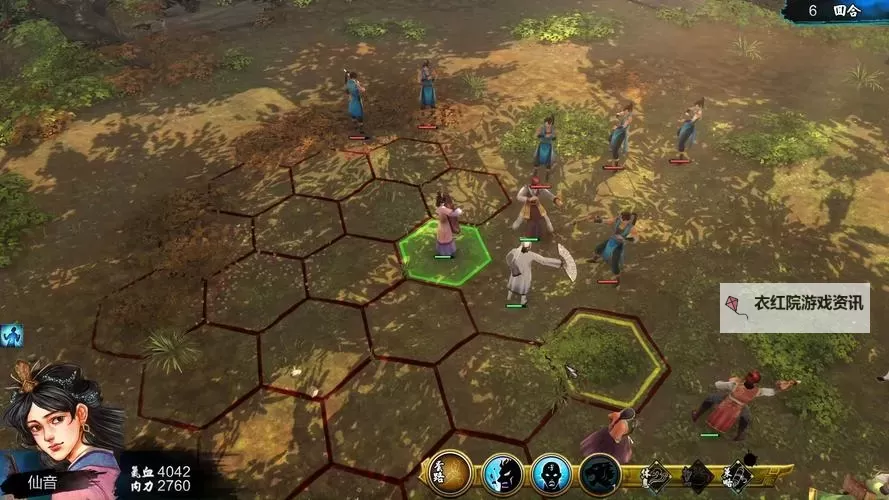The width and height of the screenshot is (889, 500).
Task: Activate the blue bald face skill
Action: 551,474
